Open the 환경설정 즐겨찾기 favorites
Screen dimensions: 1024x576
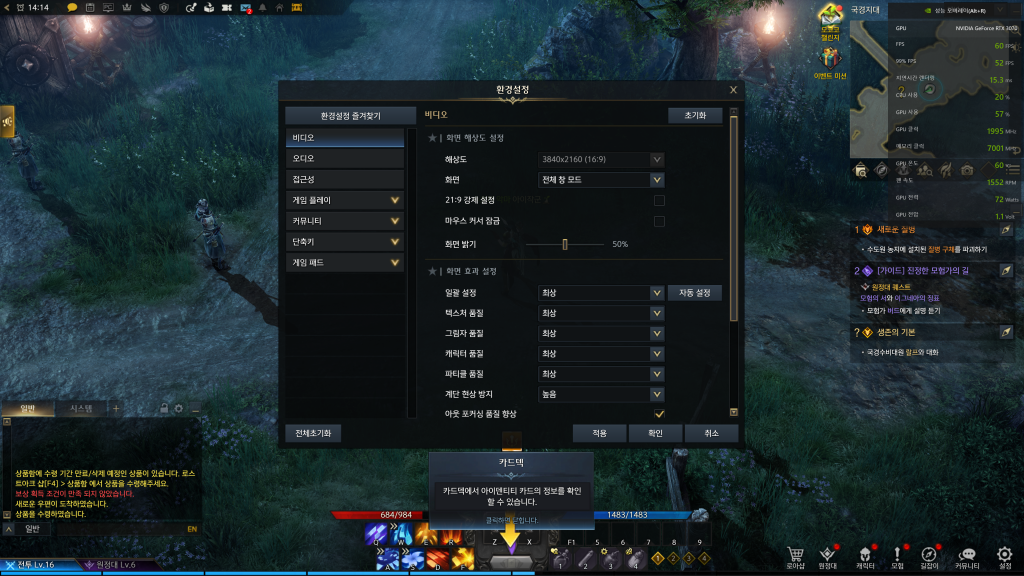coord(344,116)
